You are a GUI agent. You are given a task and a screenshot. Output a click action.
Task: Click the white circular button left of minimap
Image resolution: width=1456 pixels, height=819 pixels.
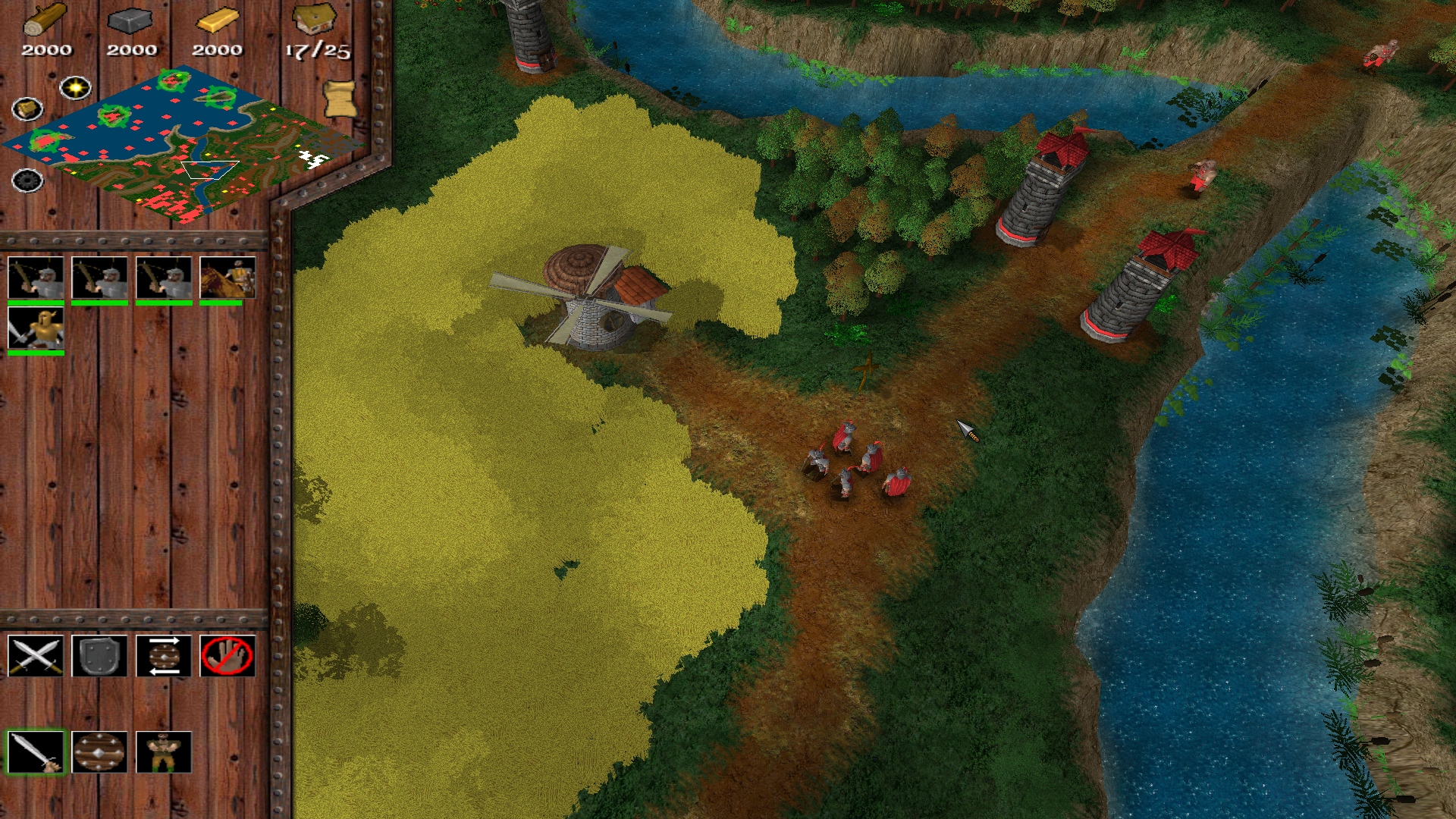click(28, 108)
